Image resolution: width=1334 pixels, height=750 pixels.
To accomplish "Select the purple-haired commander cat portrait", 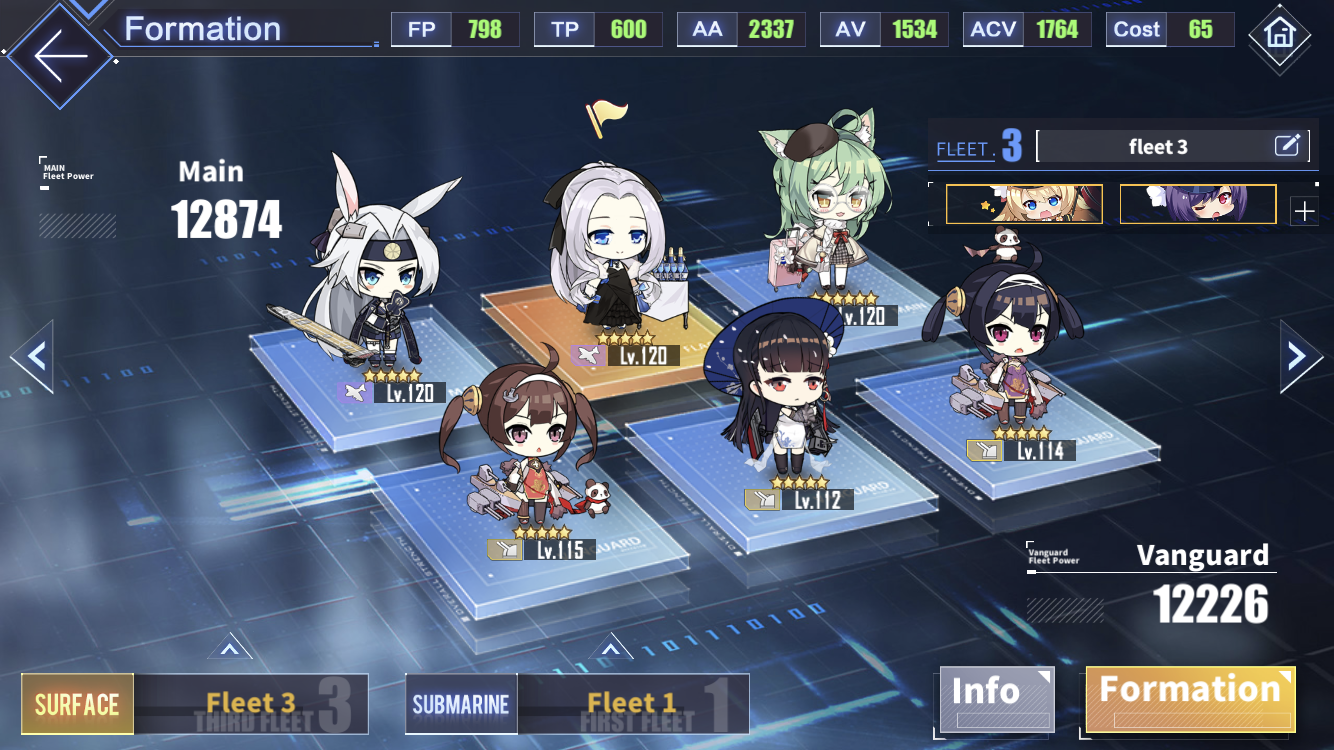I will pos(1198,204).
